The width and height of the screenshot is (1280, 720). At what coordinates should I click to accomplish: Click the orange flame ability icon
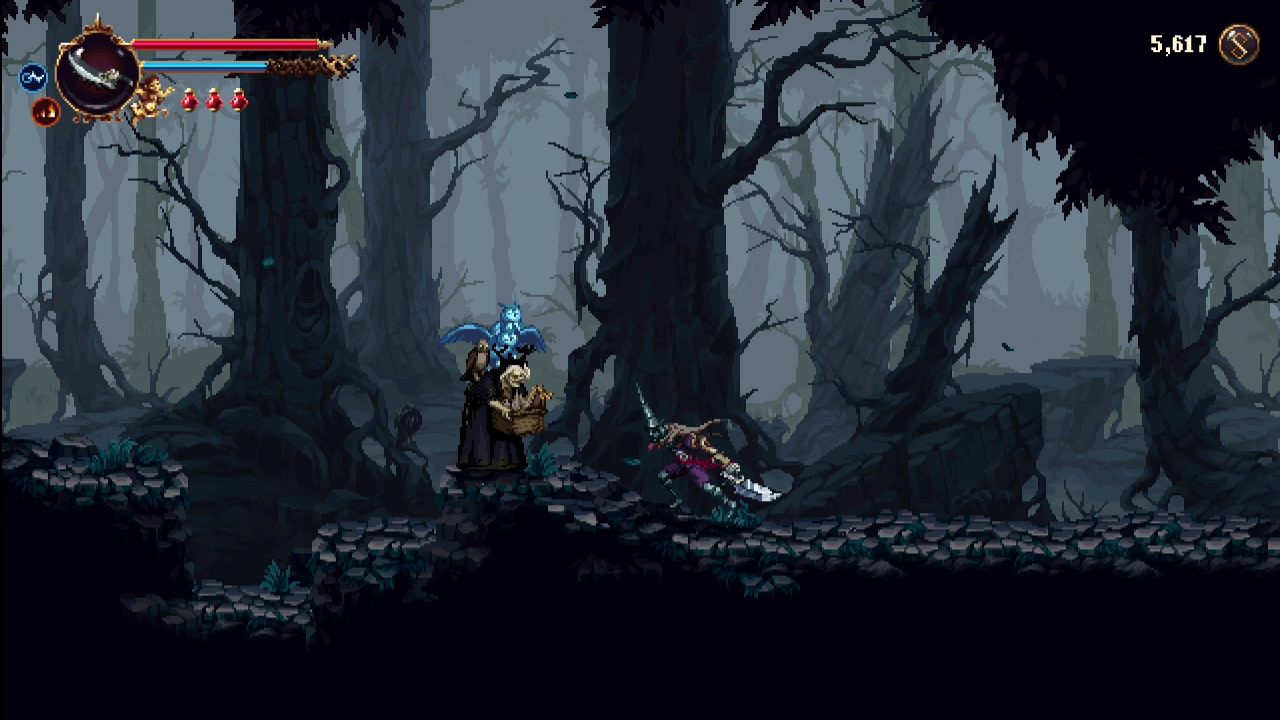[45, 108]
